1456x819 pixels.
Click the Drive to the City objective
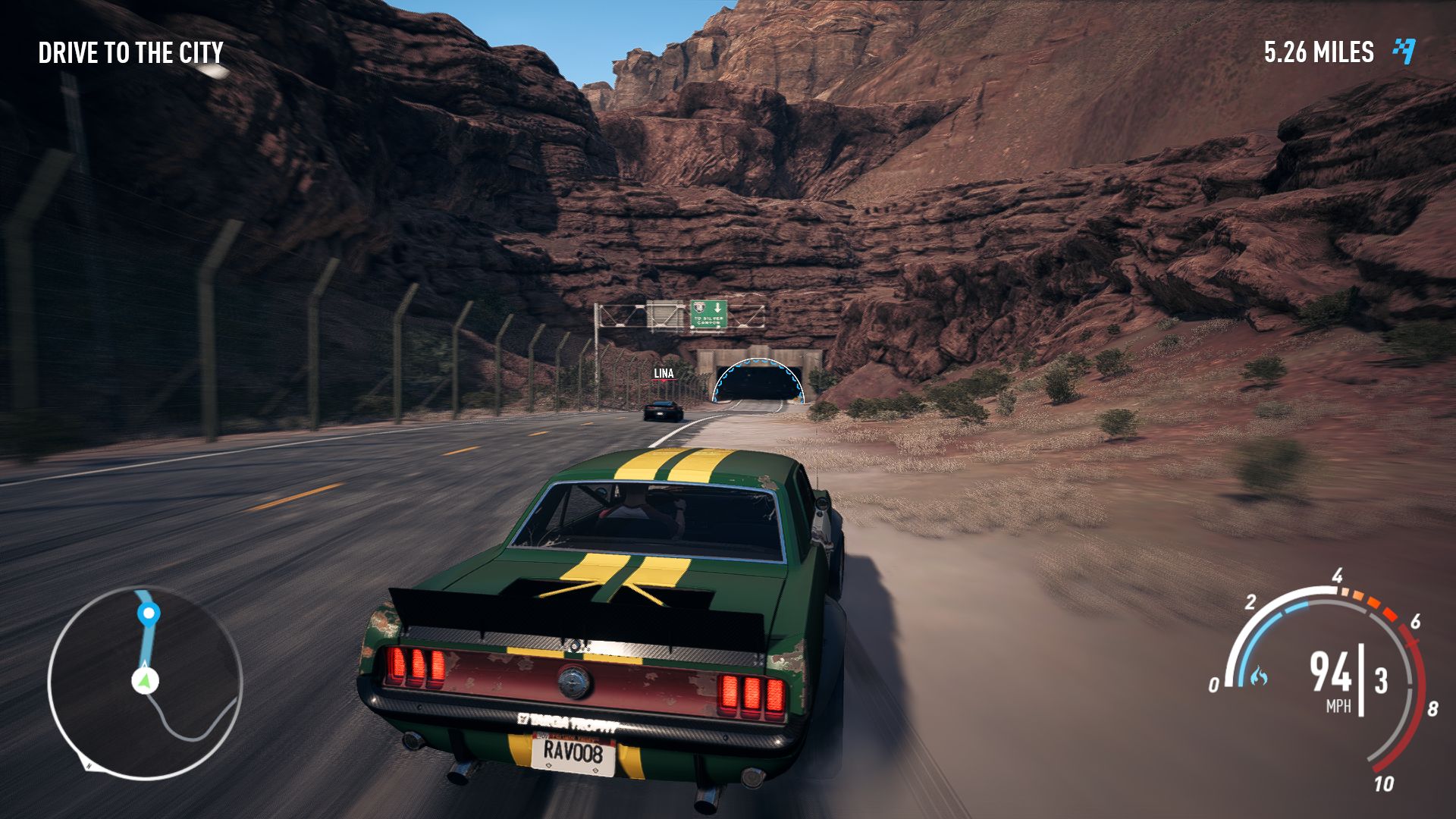pos(130,53)
